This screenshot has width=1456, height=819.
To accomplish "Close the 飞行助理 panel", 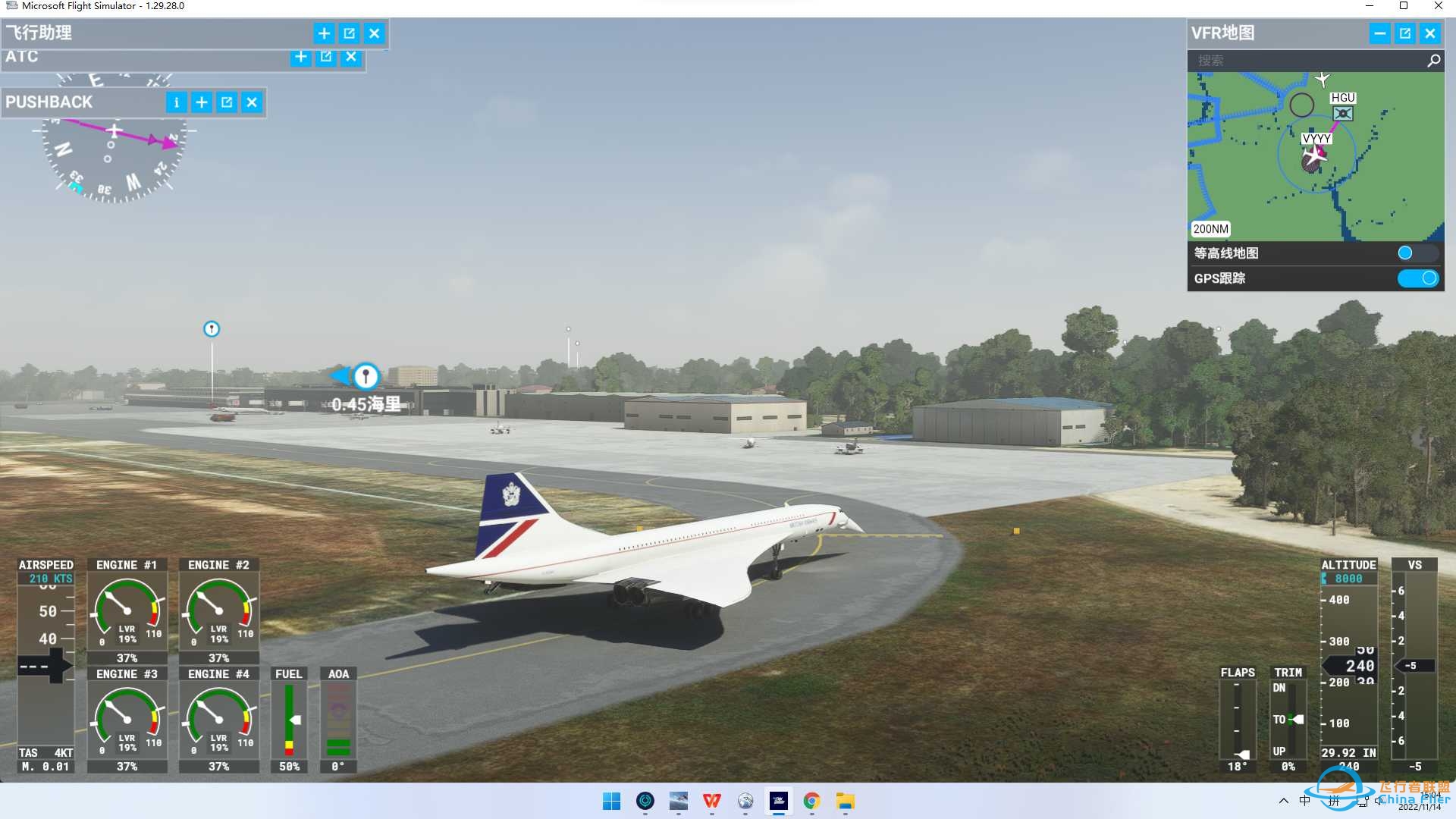I will (x=374, y=33).
